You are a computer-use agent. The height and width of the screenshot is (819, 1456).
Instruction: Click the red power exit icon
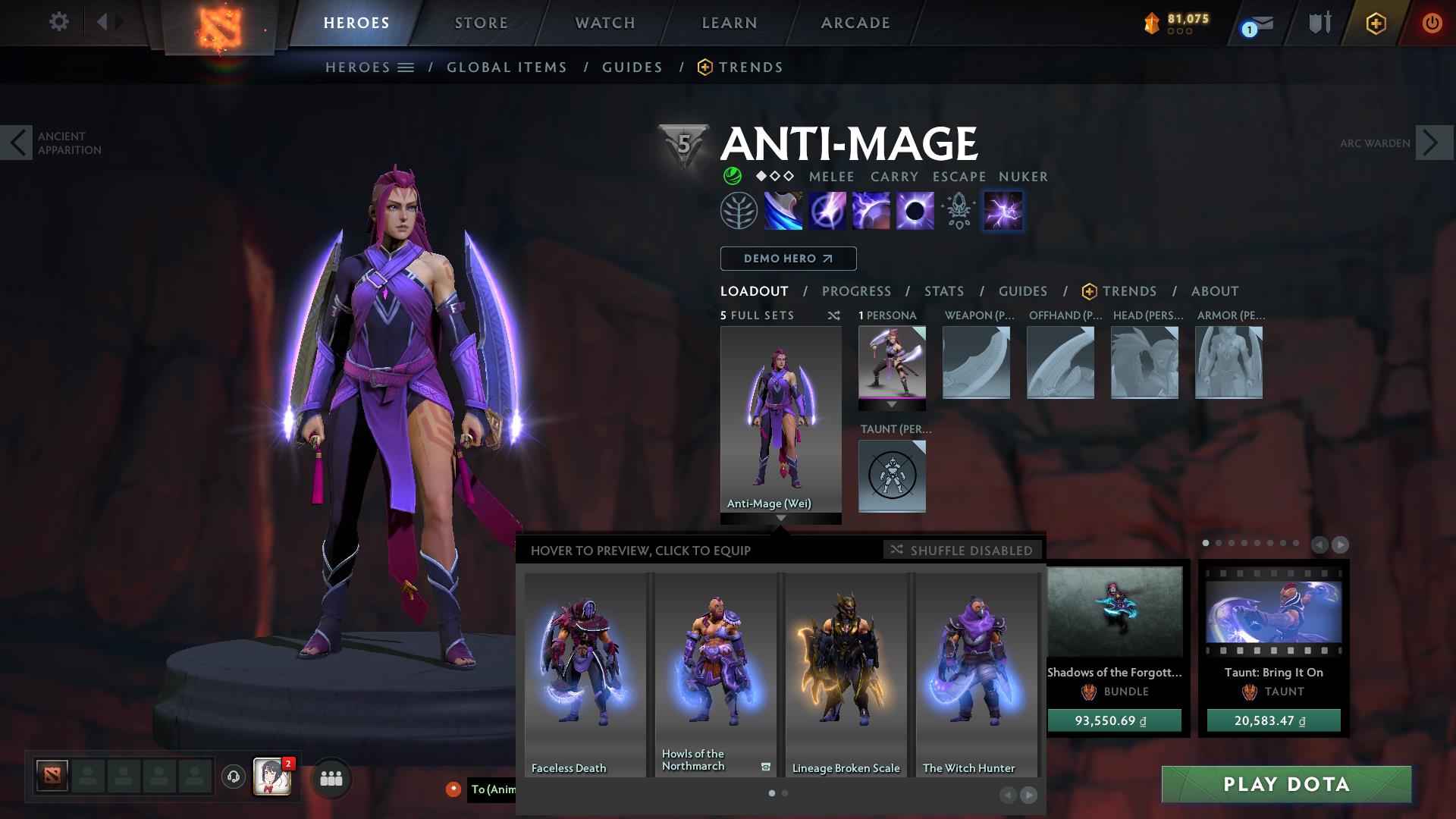tap(1432, 22)
